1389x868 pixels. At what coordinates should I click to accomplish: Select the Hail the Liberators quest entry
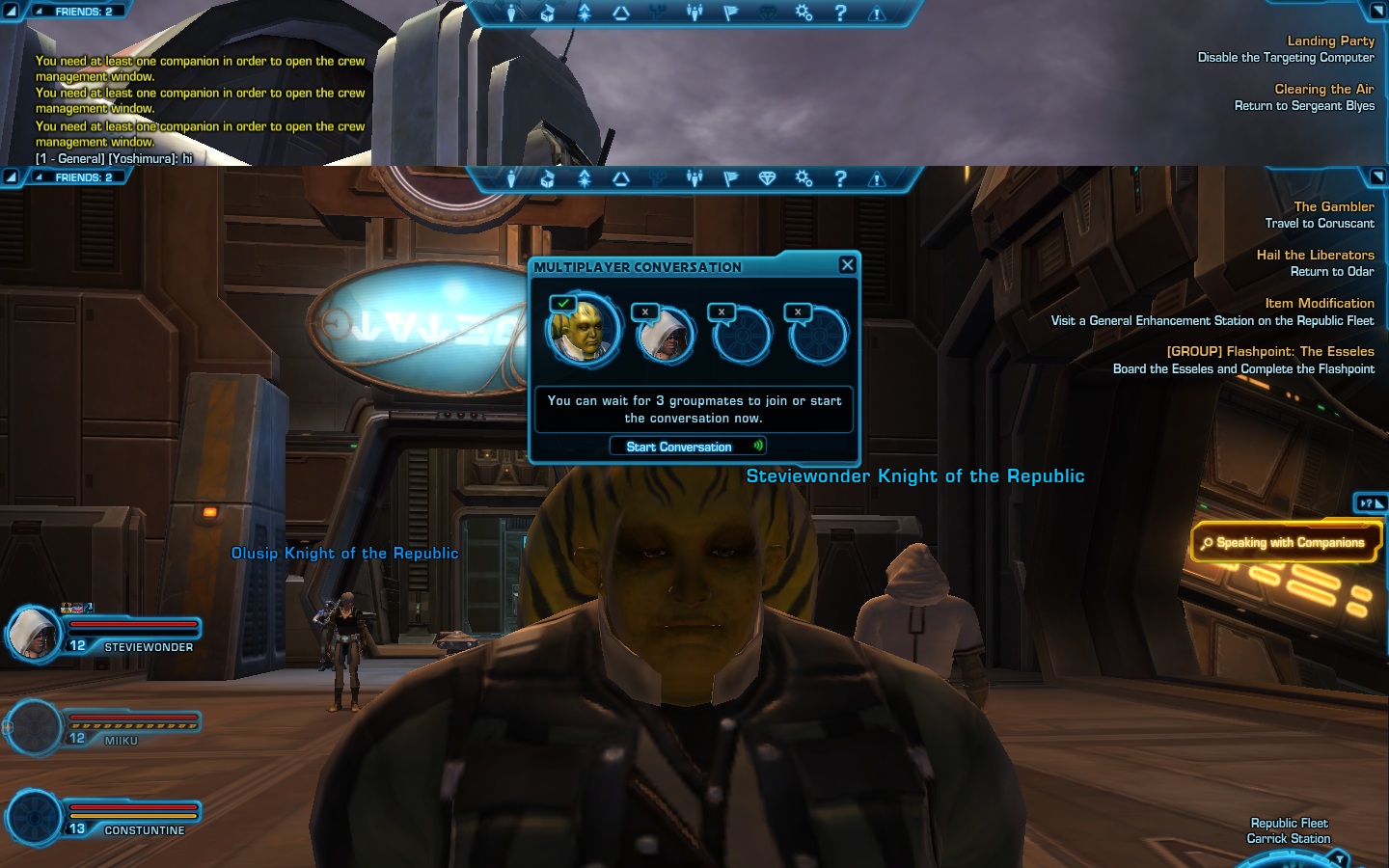click(x=1315, y=255)
